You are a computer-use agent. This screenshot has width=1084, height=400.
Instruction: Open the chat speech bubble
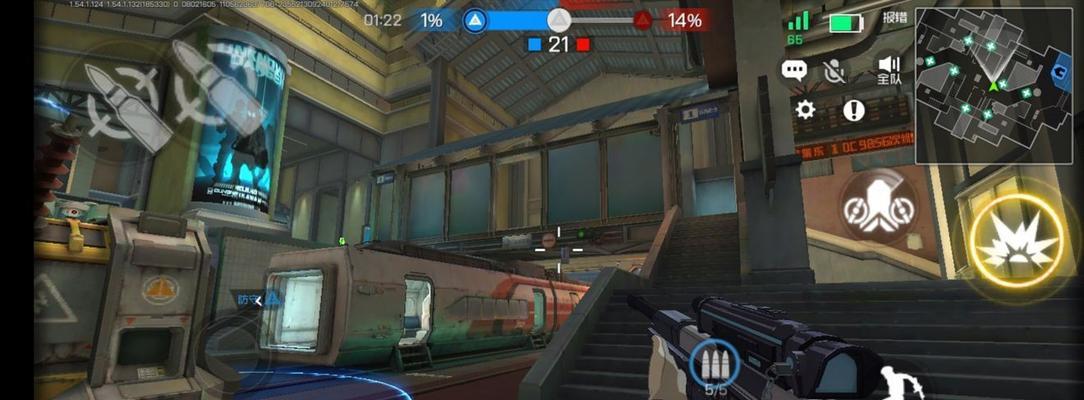794,70
